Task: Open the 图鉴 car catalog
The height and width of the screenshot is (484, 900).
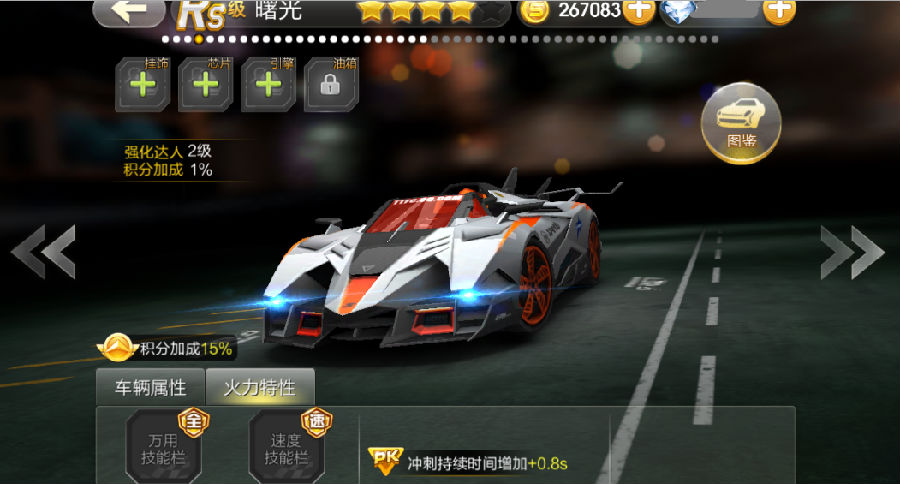Action: tap(741, 122)
